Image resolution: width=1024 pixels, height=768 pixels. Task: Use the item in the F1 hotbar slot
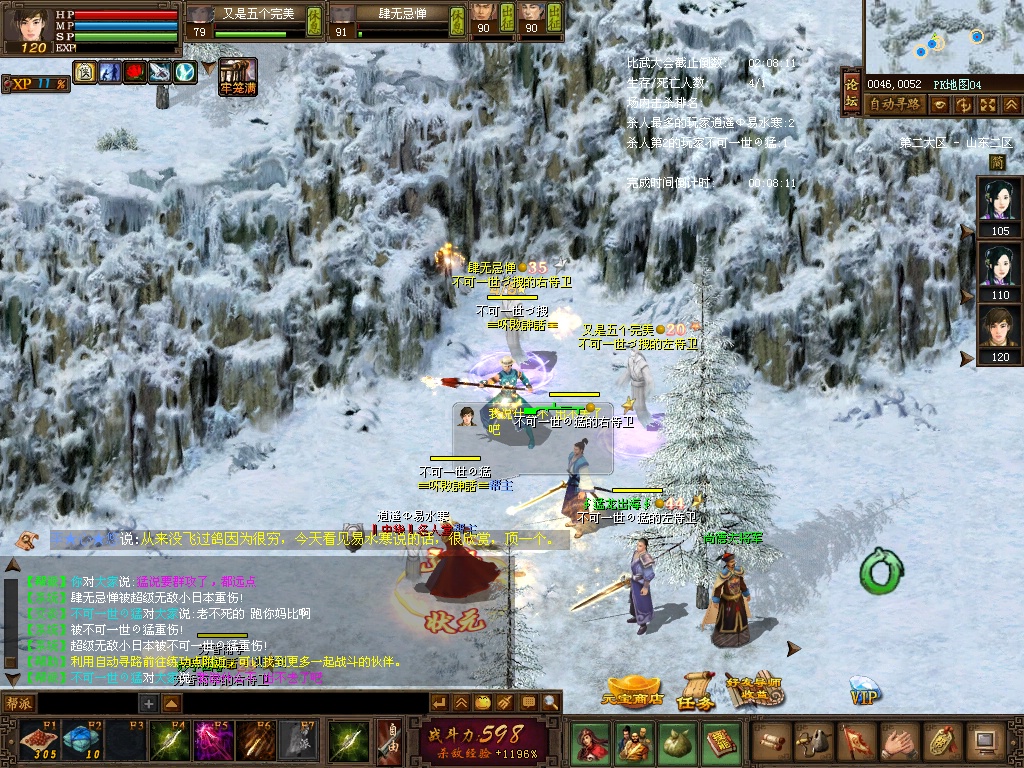(x=38, y=741)
